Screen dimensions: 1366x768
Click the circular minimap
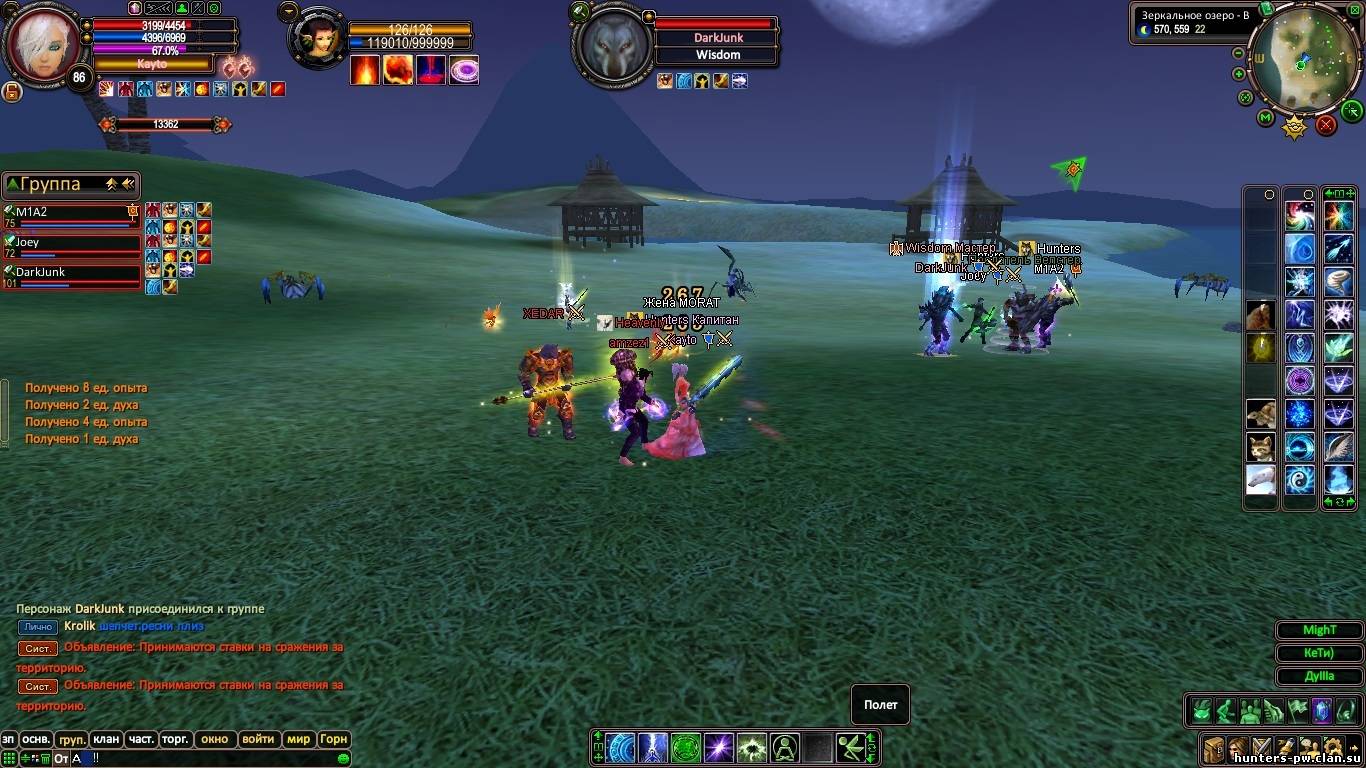point(1302,62)
